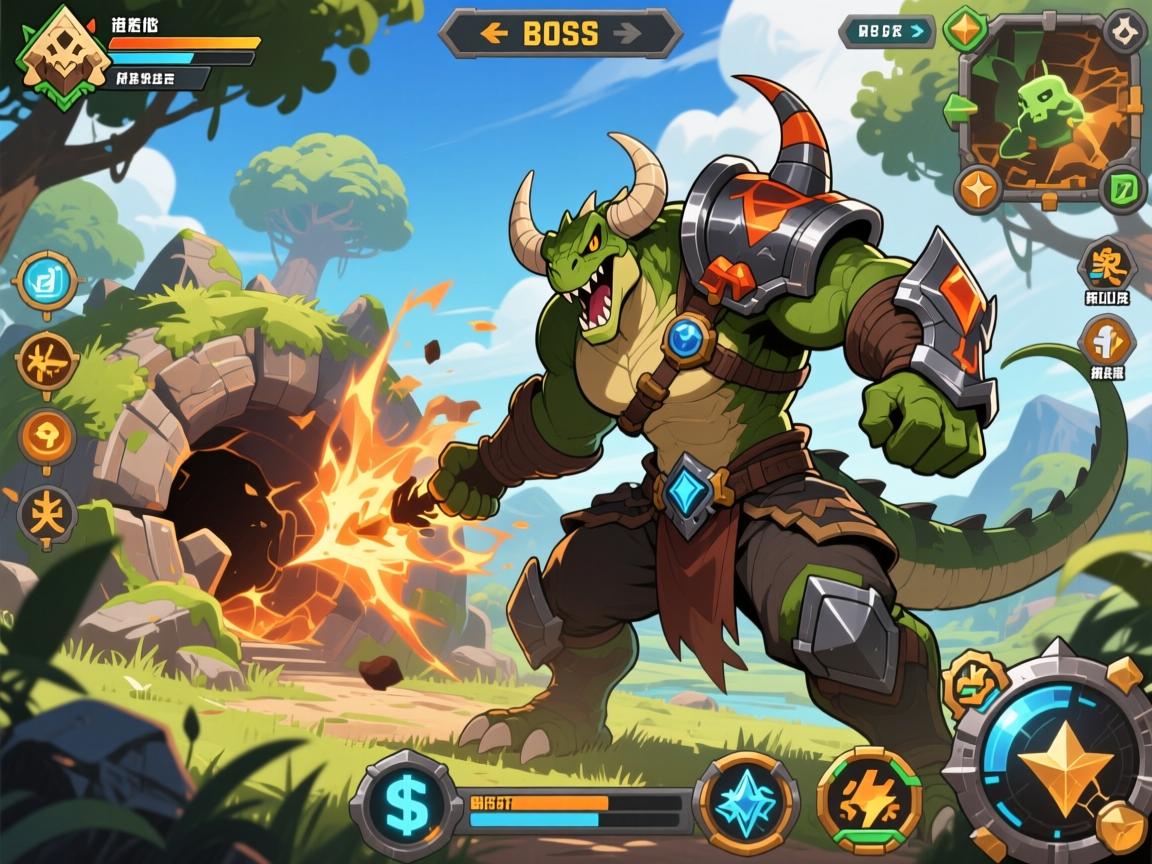The image size is (1152, 864).
Task: Click the green arrow on the minimap's left edge
Action: (953, 107)
